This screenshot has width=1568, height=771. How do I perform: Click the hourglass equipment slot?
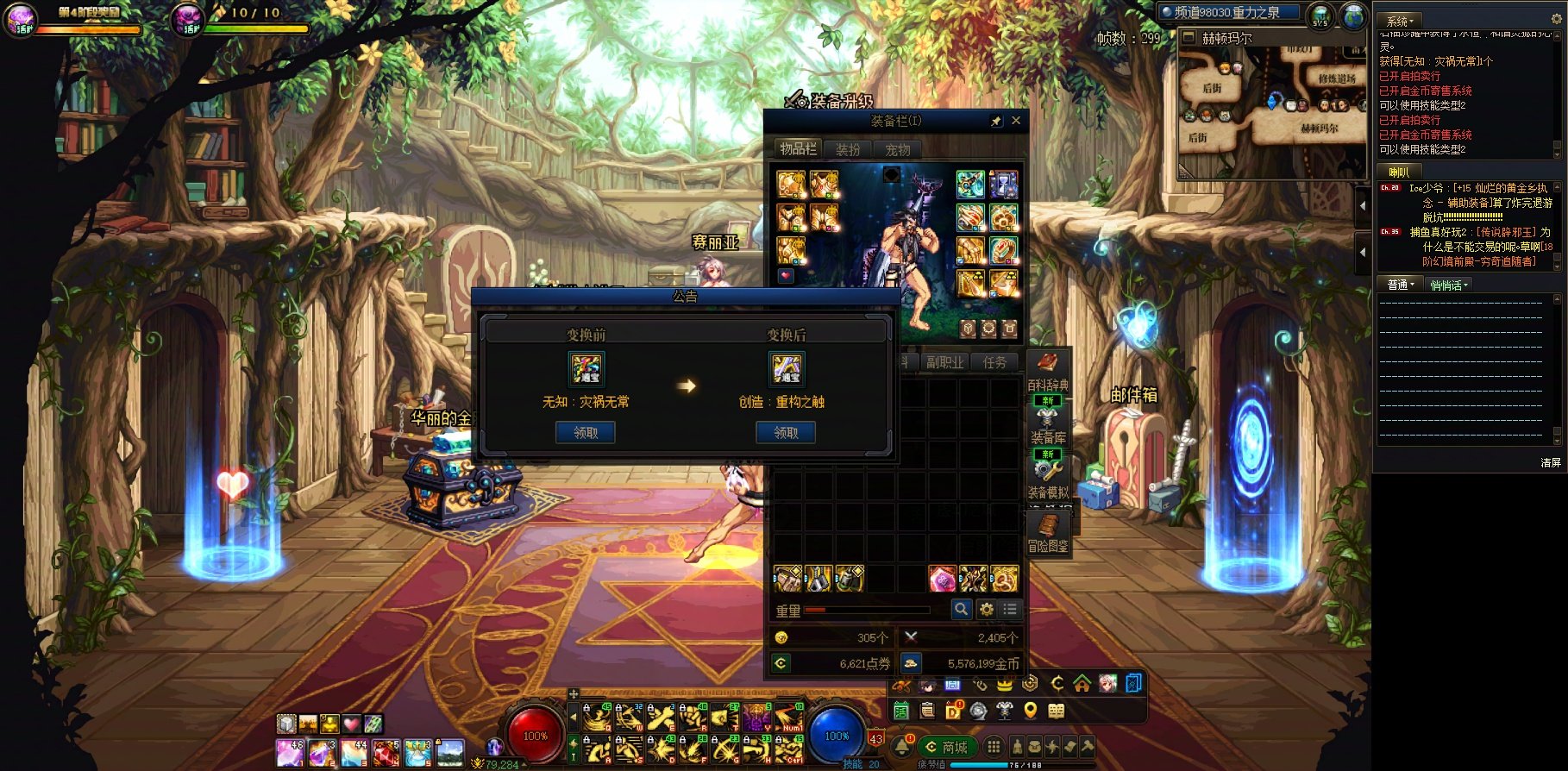coord(1003,184)
